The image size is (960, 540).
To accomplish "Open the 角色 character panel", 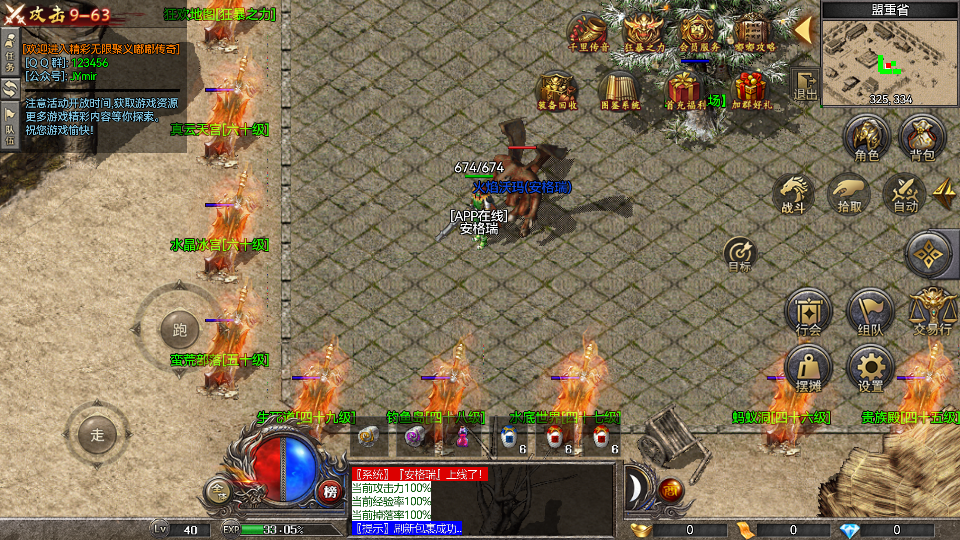I will (867, 138).
